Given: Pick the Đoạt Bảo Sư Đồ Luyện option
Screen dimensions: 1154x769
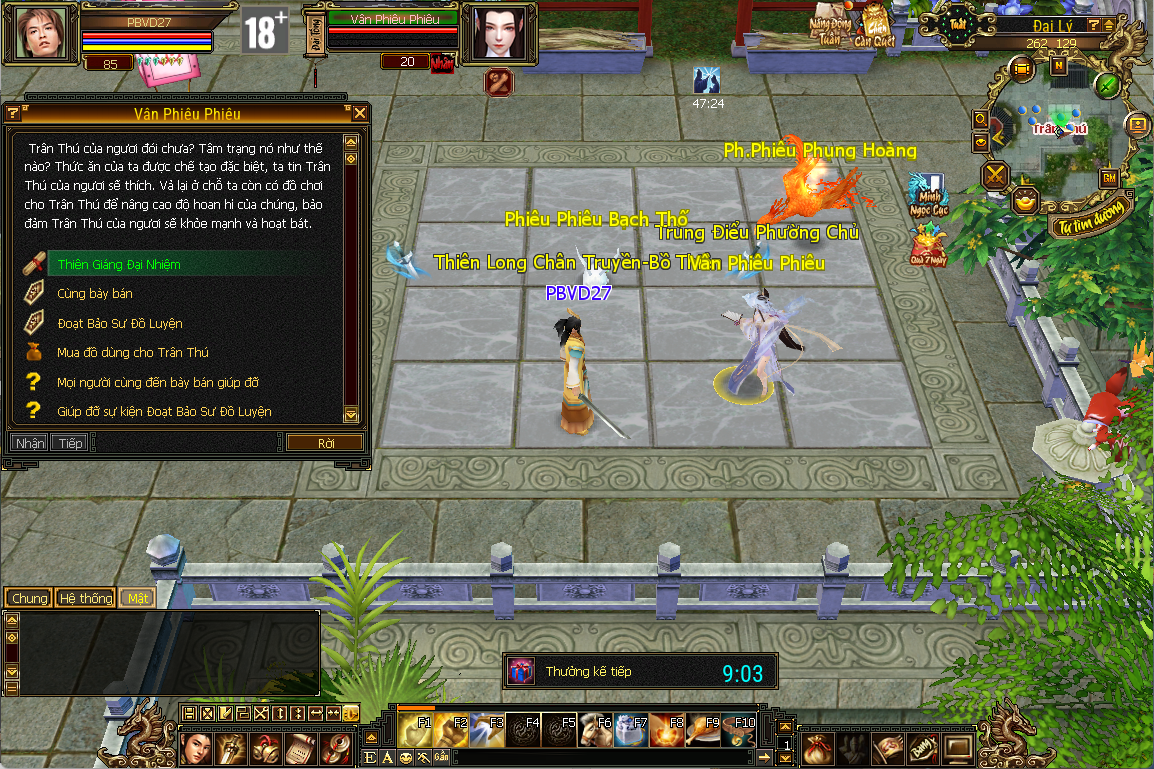Looking at the screenshot, I should (119, 324).
